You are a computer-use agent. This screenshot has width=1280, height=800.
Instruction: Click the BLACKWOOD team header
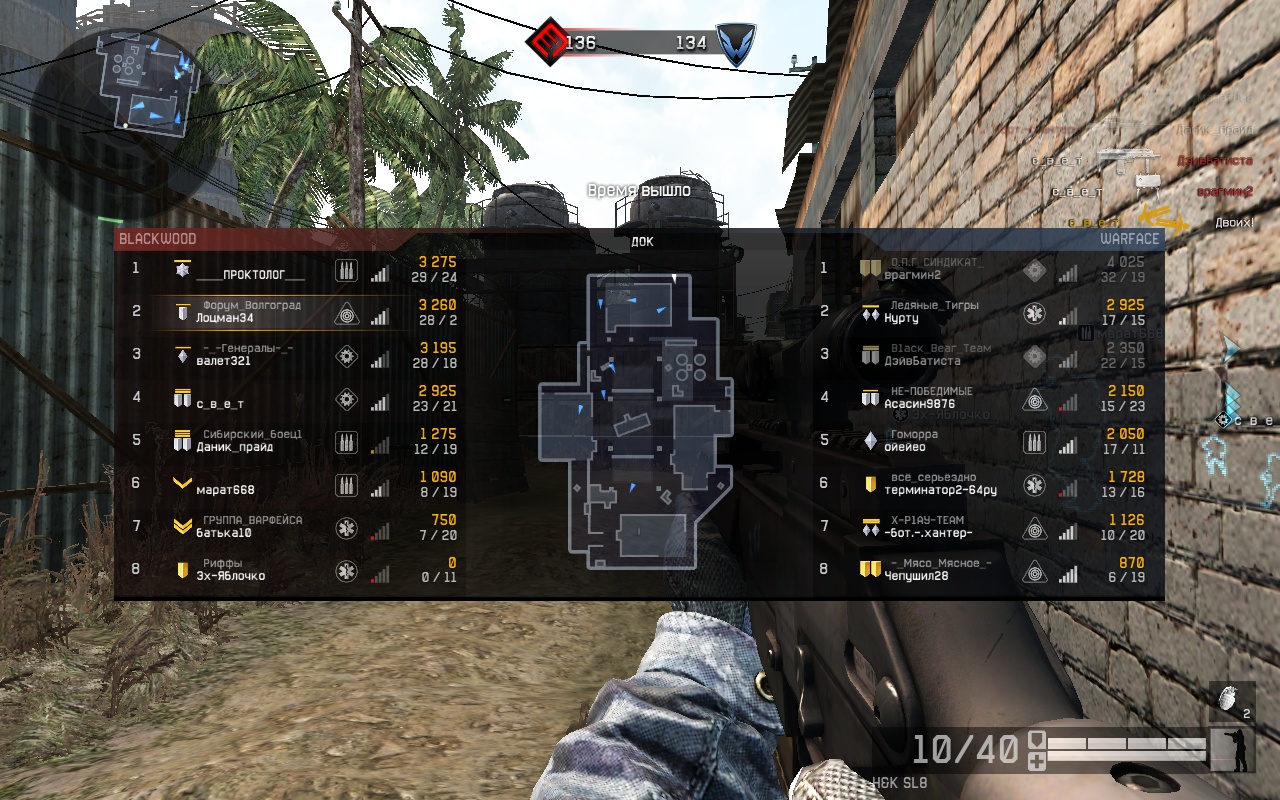point(158,239)
